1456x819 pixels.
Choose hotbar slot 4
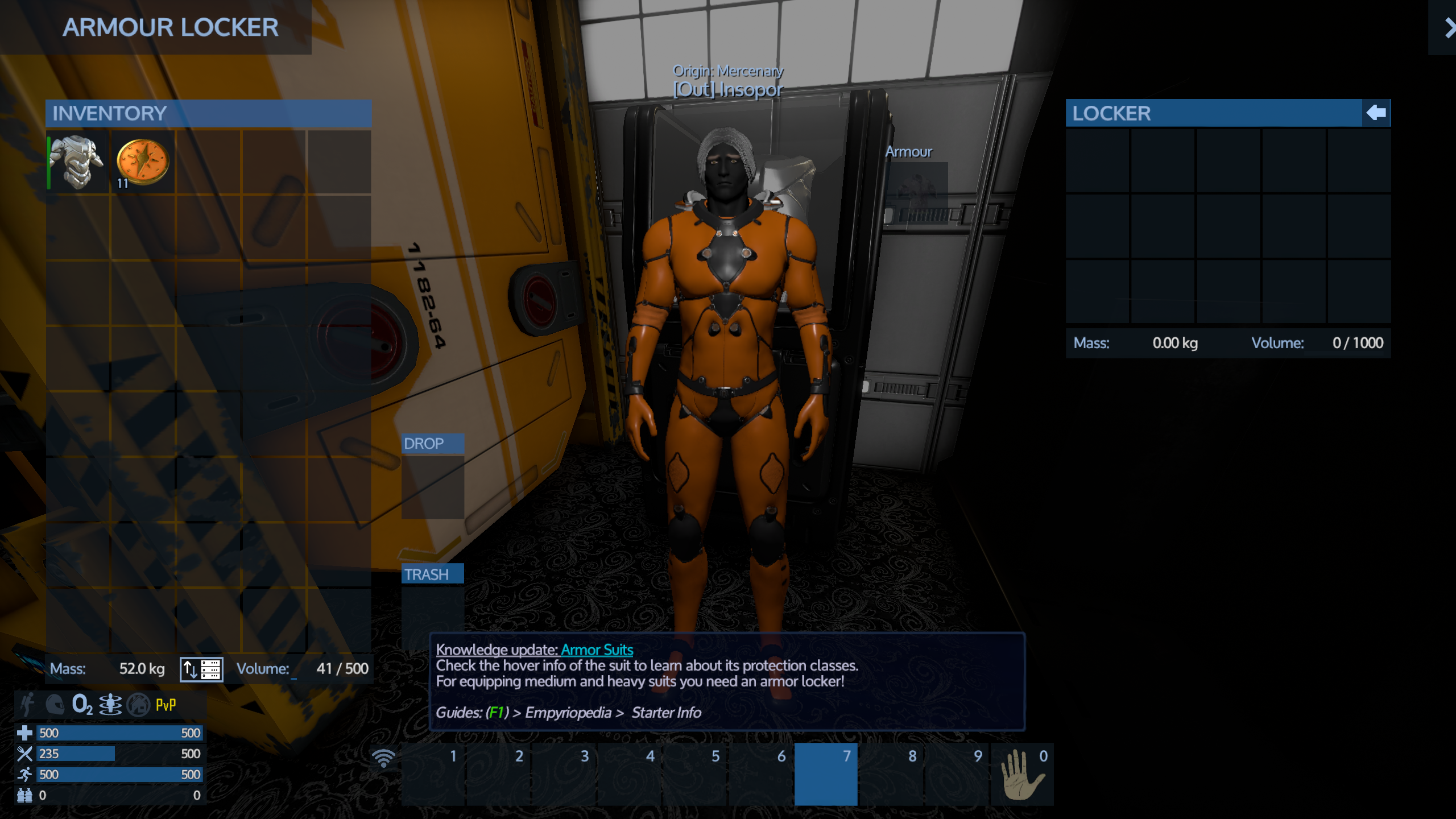[630, 774]
